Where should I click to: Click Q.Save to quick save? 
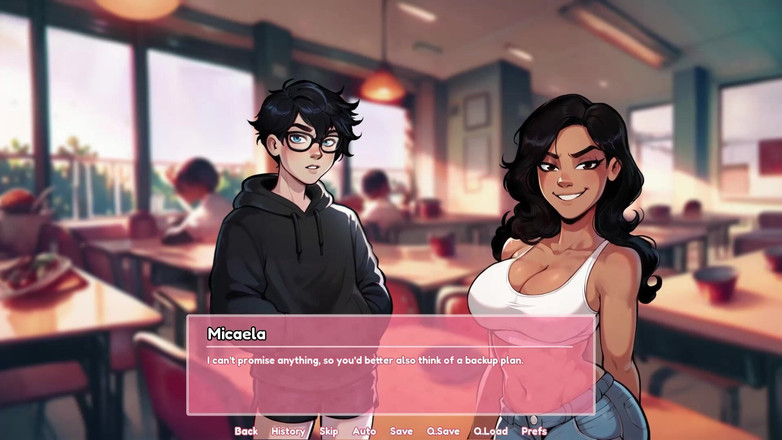click(x=443, y=431)
